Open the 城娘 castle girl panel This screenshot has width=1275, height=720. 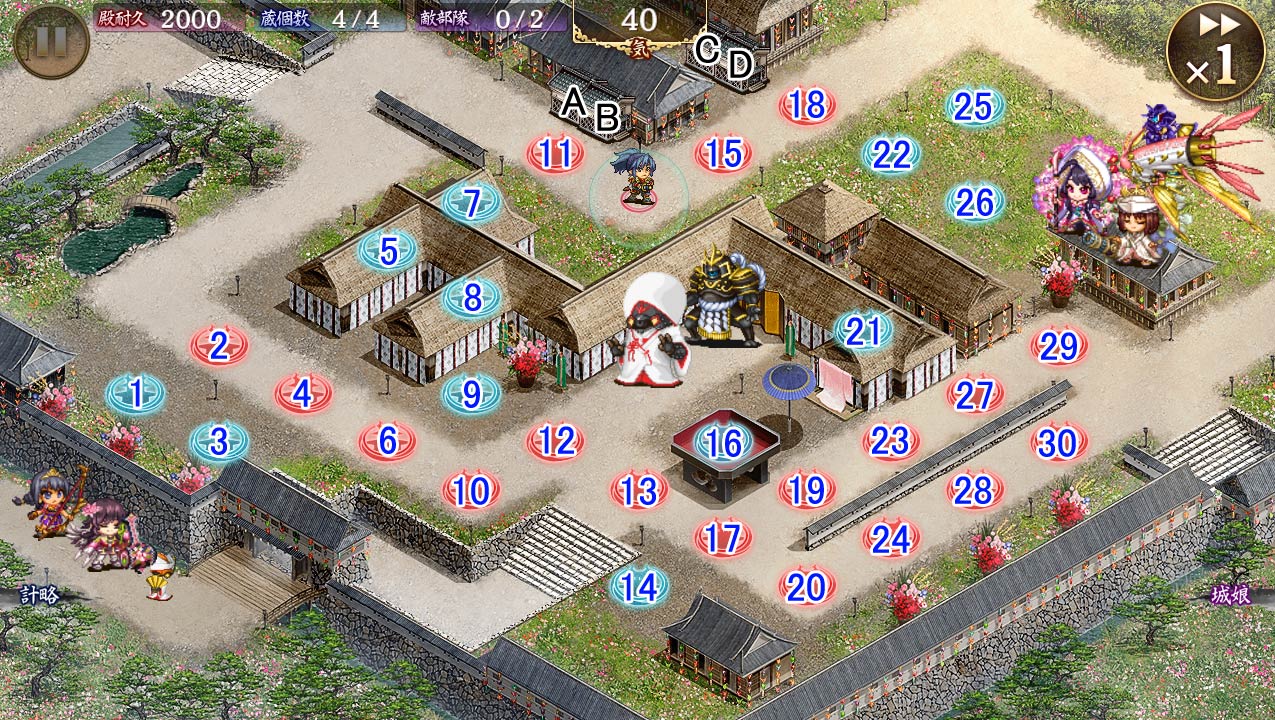[x=1230, y=595]
